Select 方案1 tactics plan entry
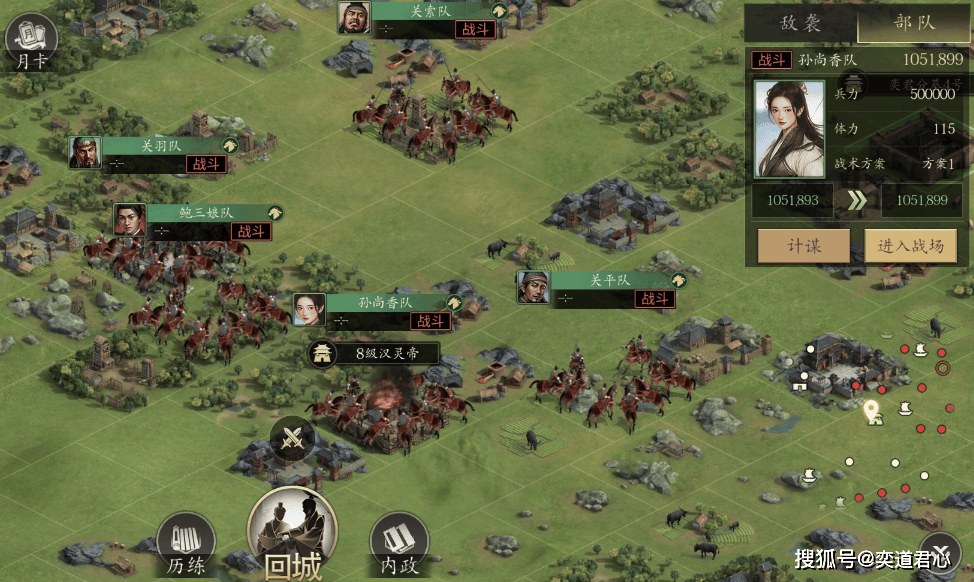974x582 pixels. pyautogui.click(x=937, y=164)
